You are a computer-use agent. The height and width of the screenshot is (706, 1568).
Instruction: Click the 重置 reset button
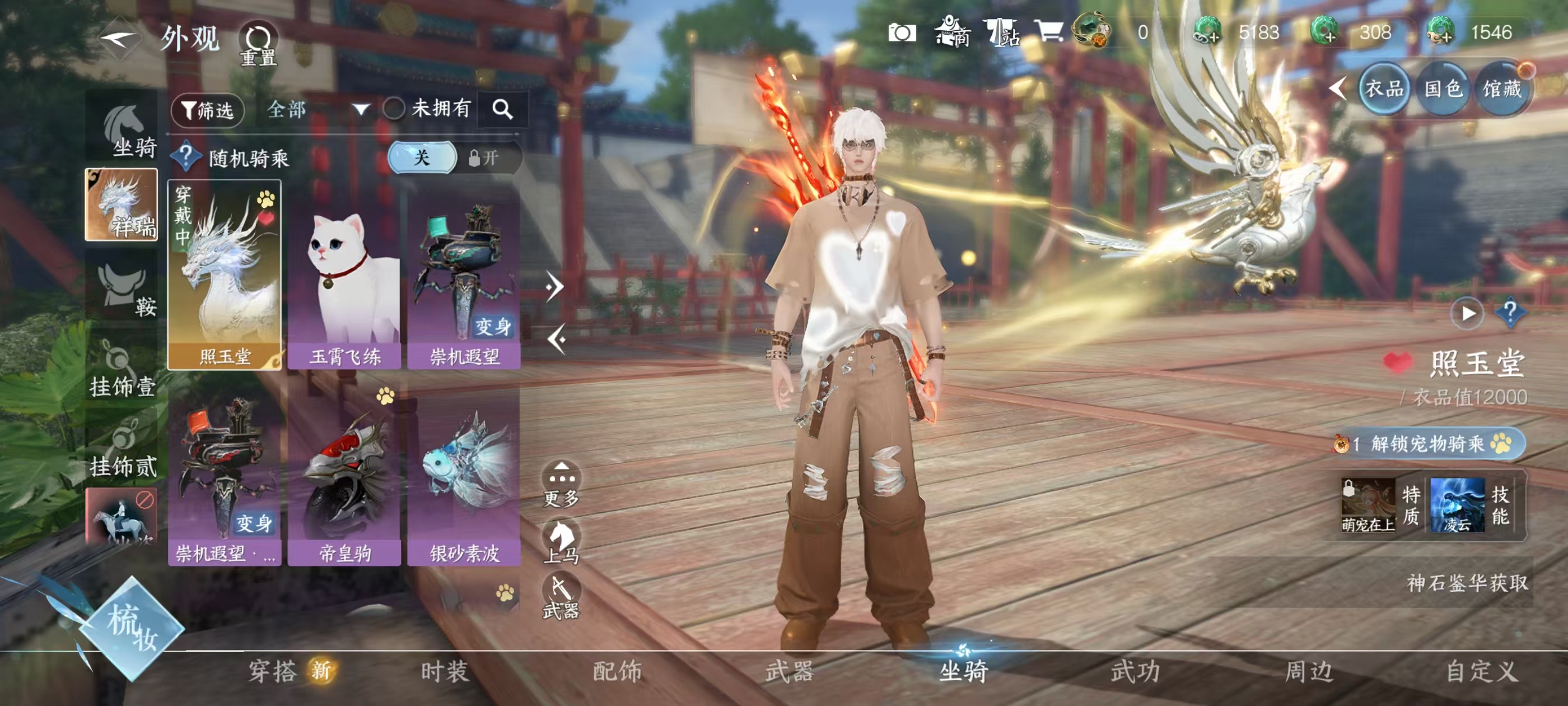pyautogui.click(x=258, y=44)
